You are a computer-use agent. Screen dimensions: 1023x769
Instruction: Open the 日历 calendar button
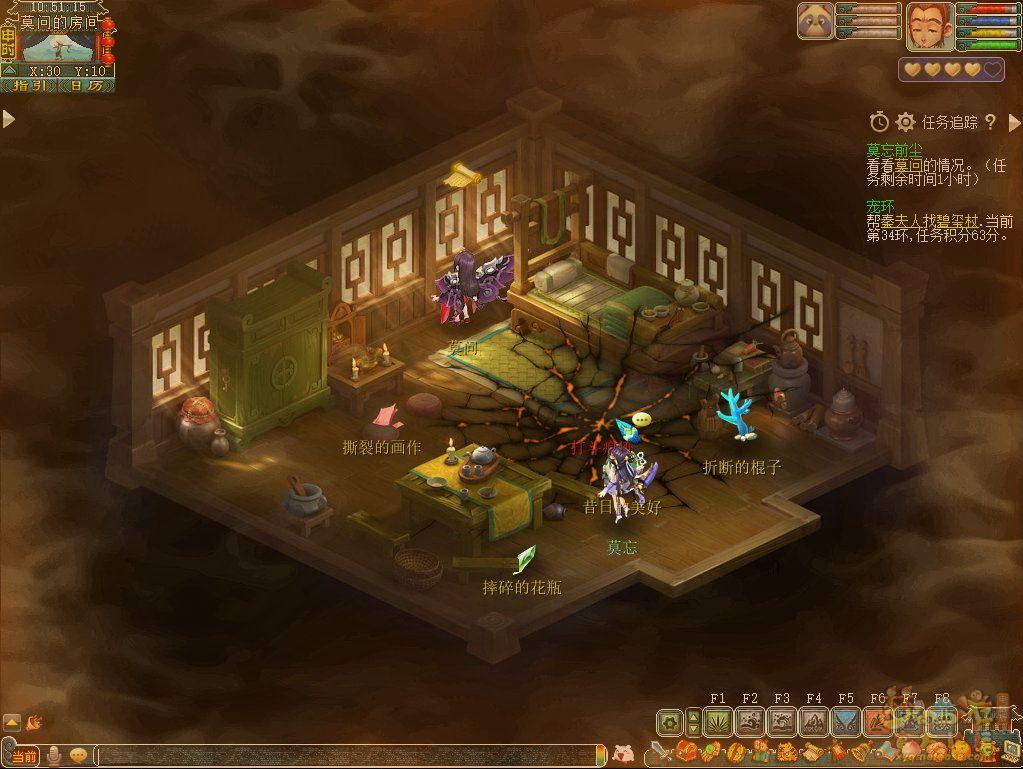(86, 86)
